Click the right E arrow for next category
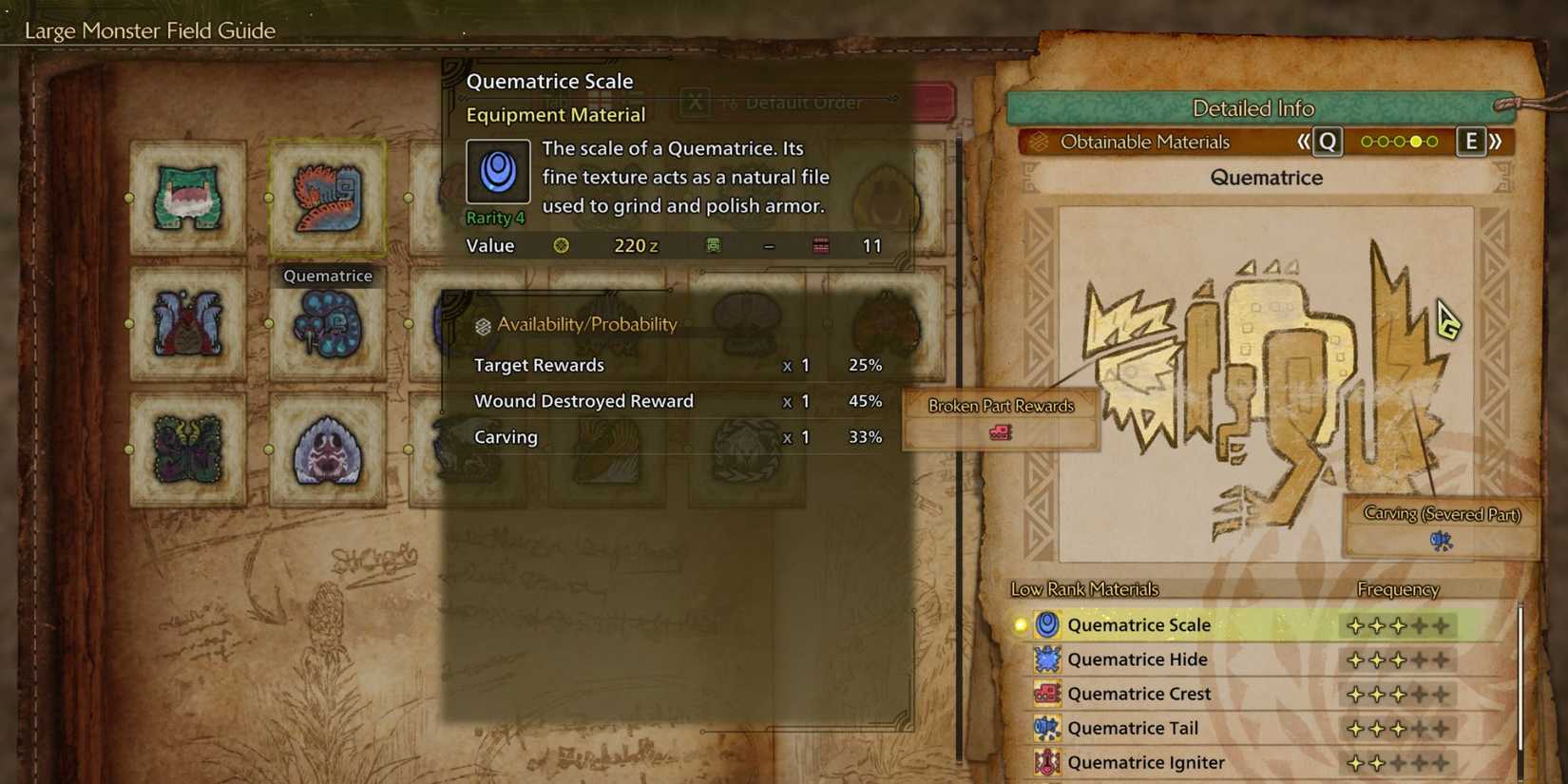Screen dimensions: 1568x784 tap(1471, 141)
